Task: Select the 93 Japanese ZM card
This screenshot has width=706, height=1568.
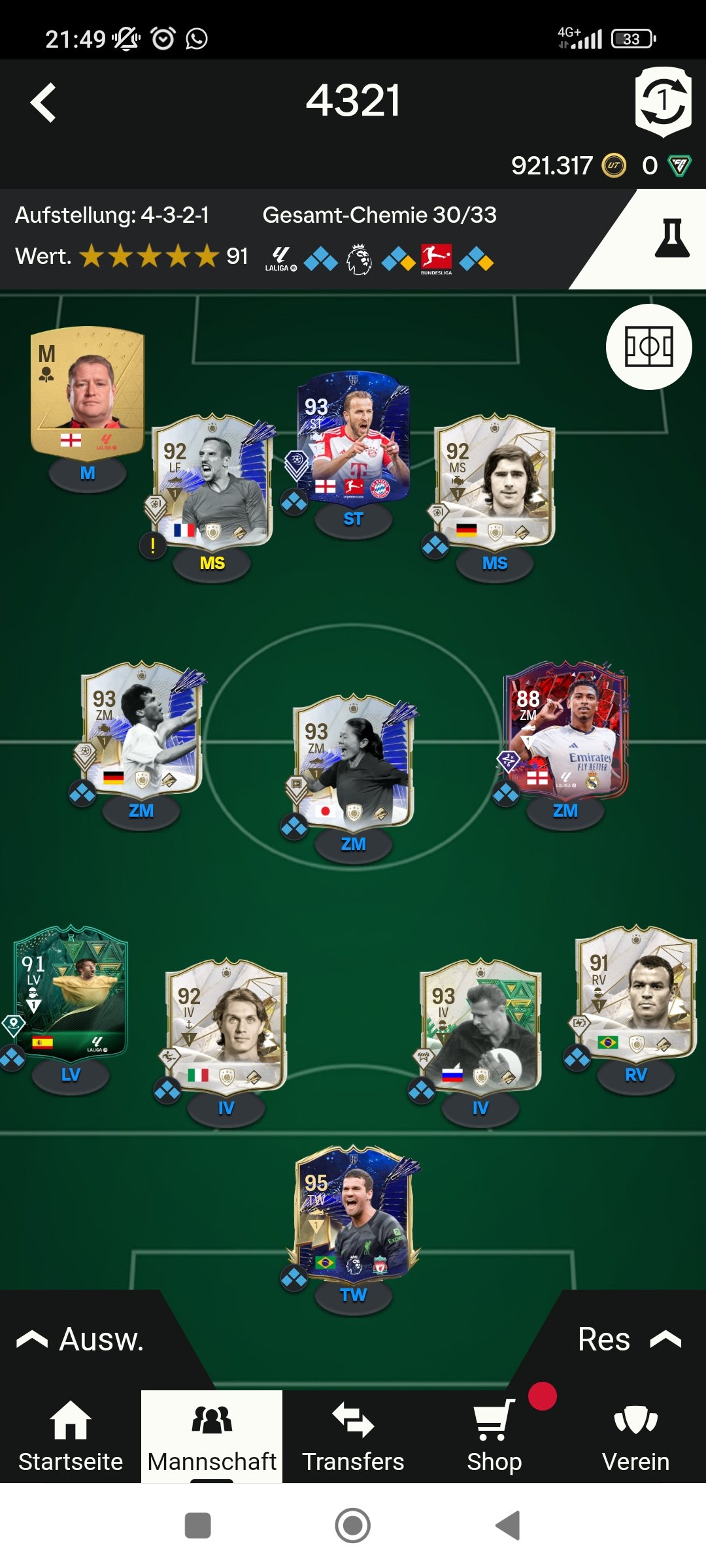Action: click(353, 762)
